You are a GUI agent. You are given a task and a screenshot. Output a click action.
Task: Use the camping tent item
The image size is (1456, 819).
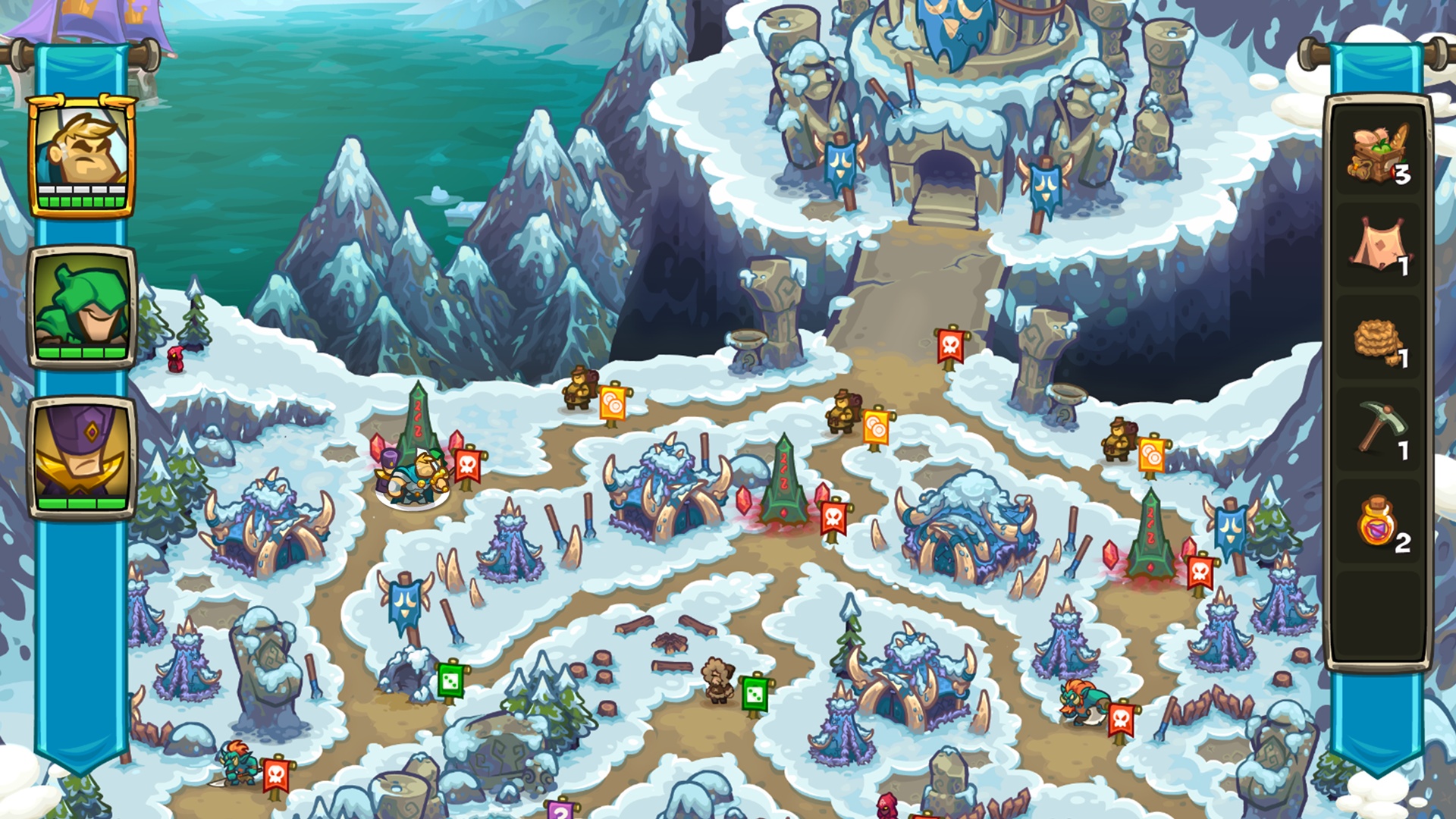point(1378,246)
